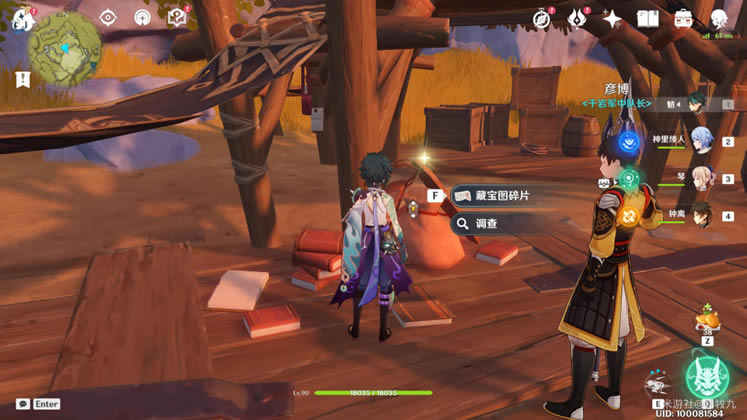Open the inventory bag icon
Viewport: 747px width, 420px height.
(x=684, y=19)
